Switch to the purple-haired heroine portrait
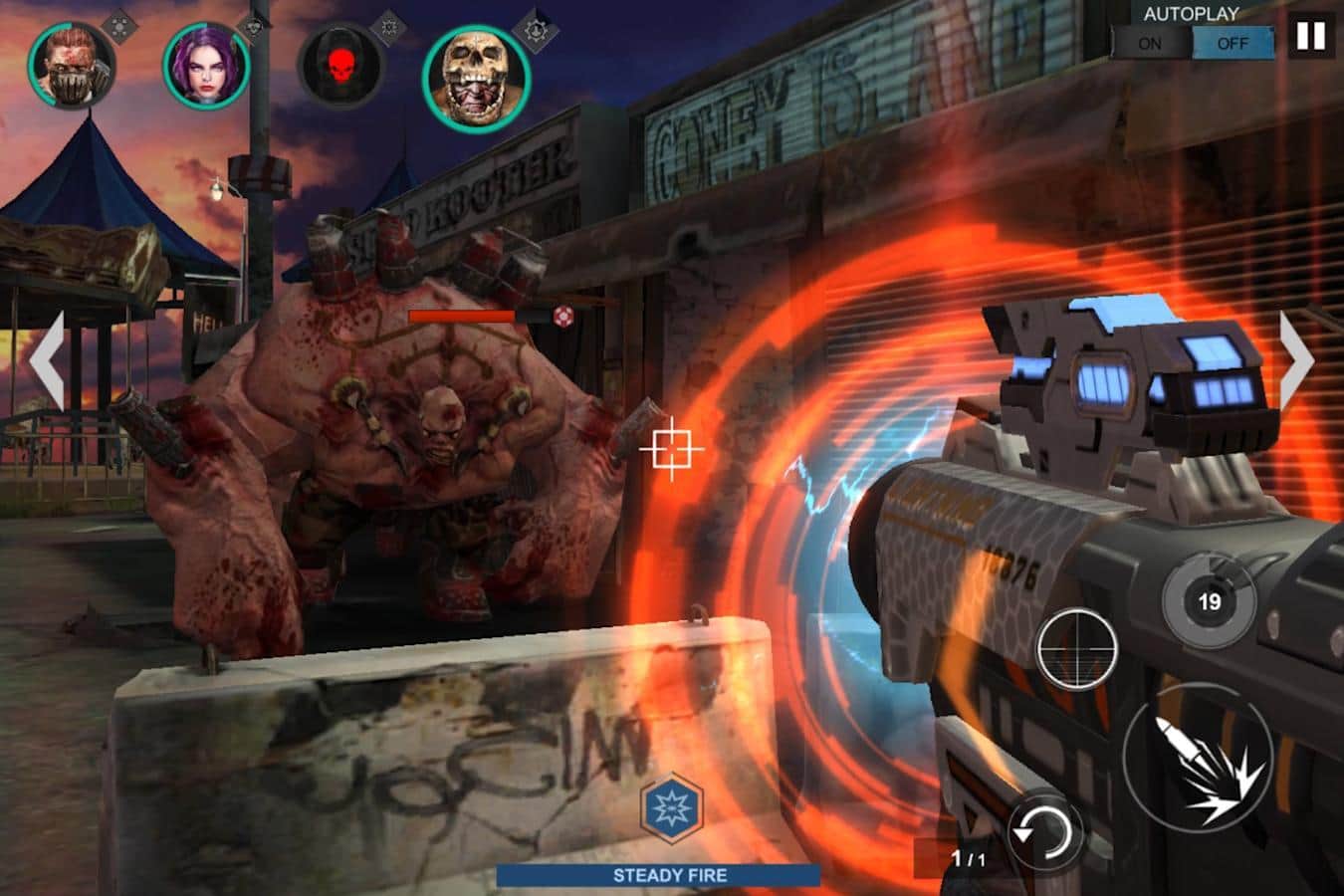1344x896 pixels. (206, 66)
